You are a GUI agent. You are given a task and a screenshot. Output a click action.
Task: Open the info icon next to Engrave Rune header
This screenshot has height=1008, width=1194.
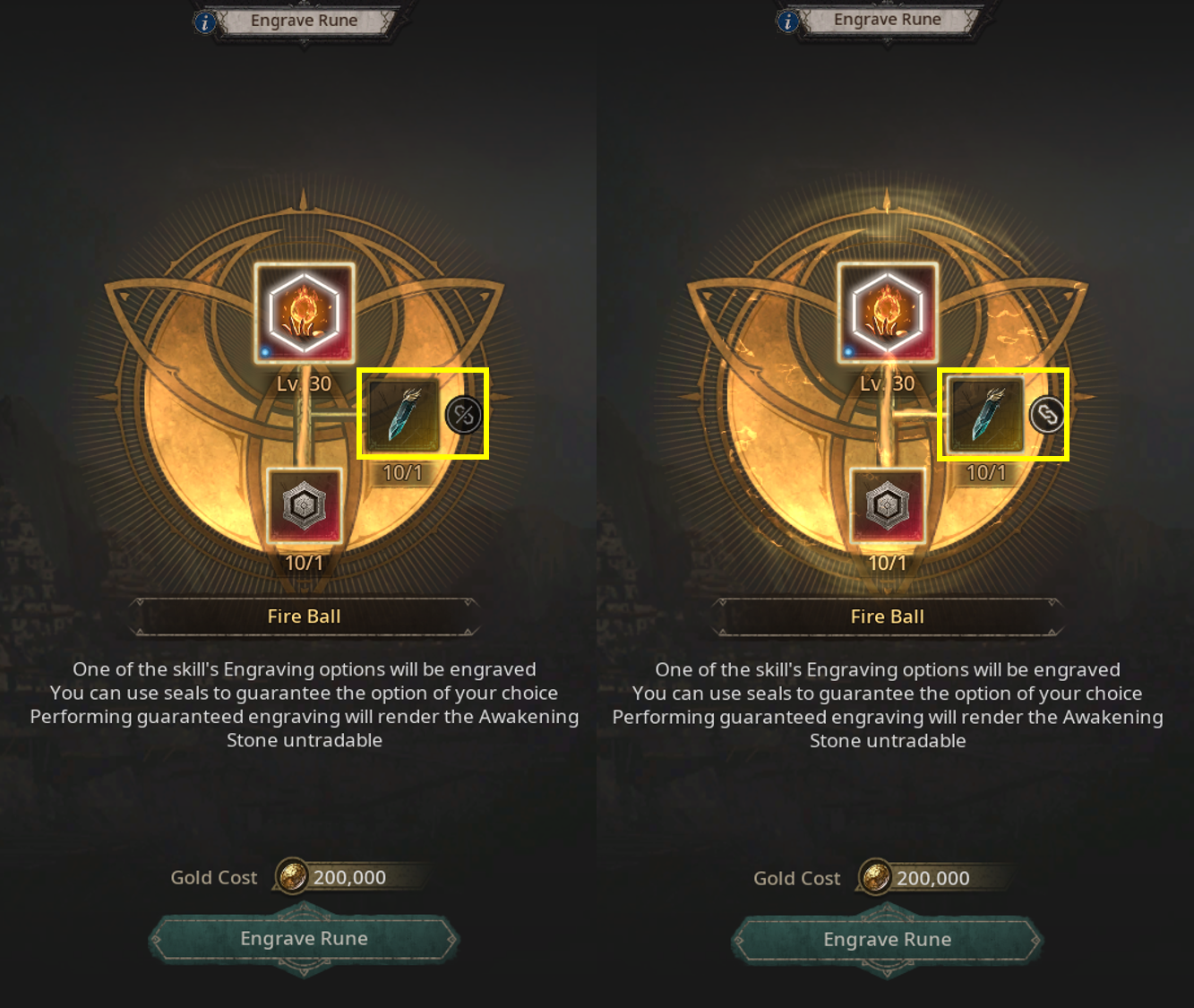(x=204, y=22)
